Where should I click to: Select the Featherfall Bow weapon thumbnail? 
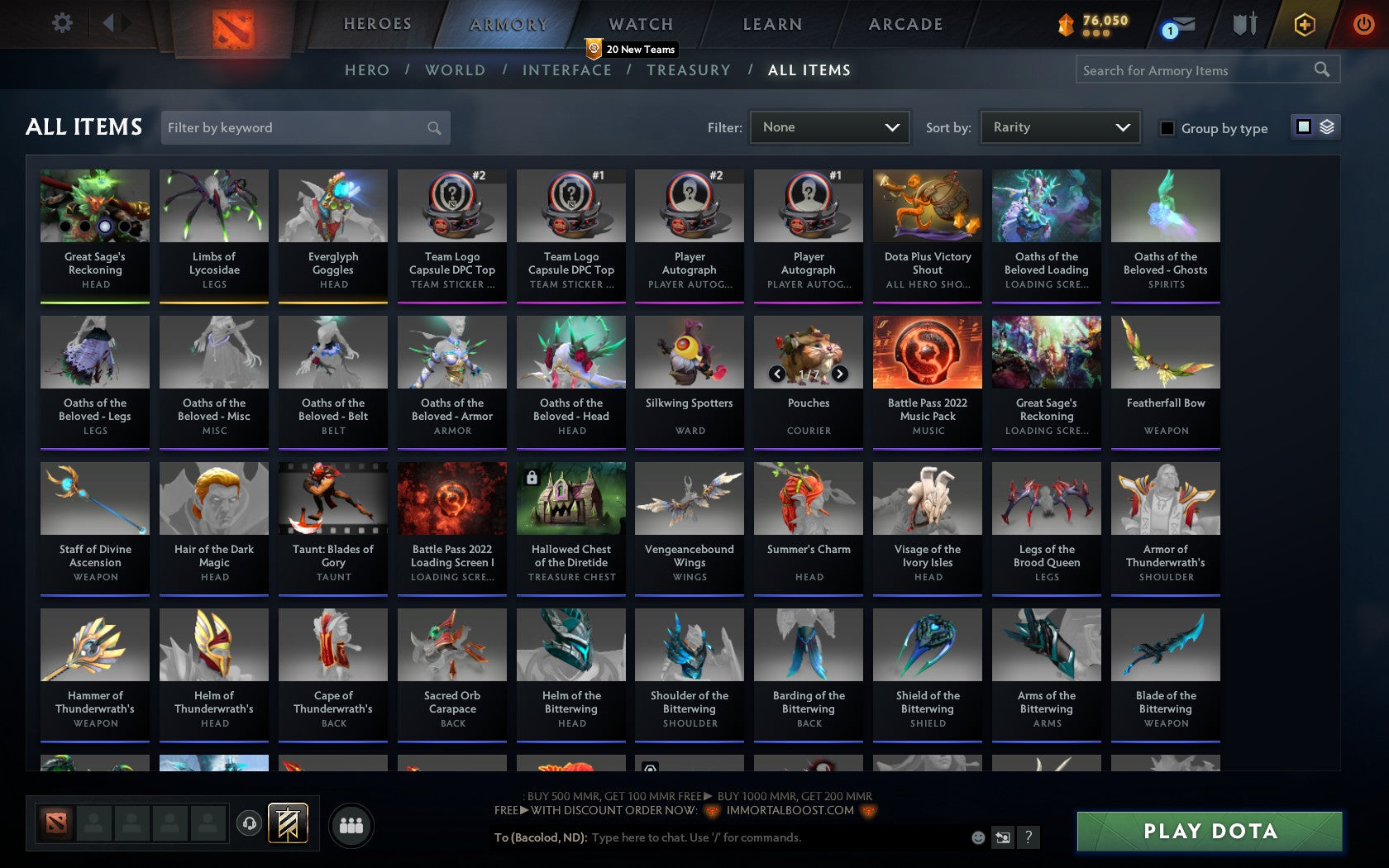pos(1165,351)
